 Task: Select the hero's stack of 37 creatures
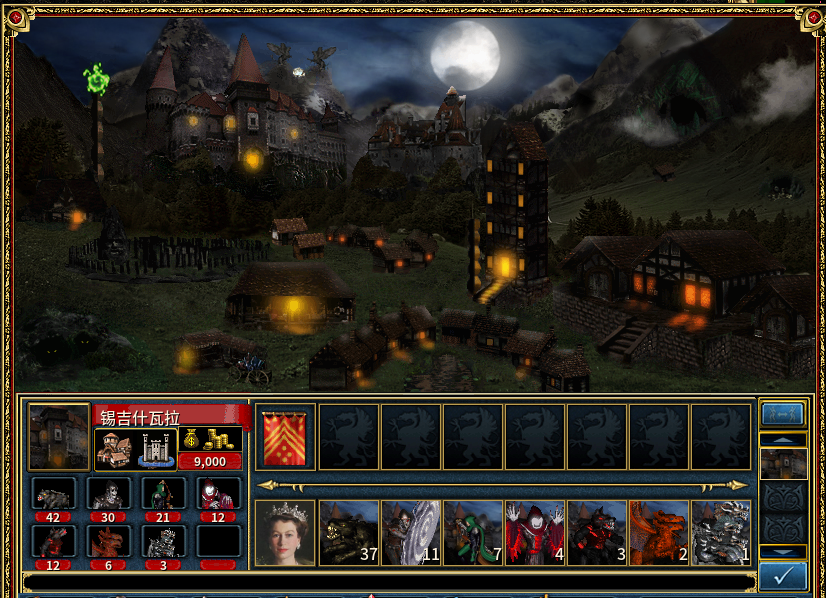(348, 533)
